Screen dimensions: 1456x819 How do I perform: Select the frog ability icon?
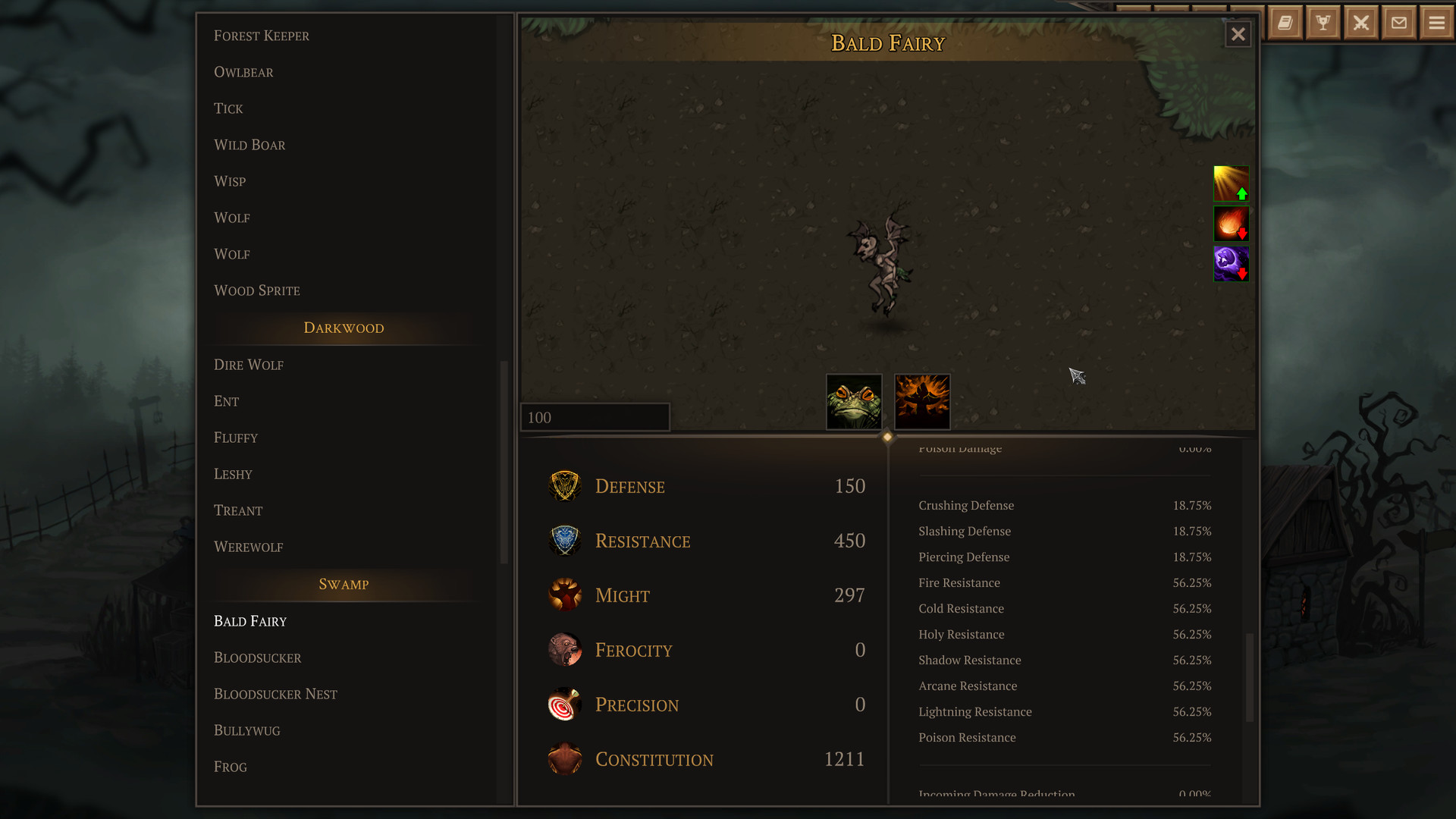point(854,401)
